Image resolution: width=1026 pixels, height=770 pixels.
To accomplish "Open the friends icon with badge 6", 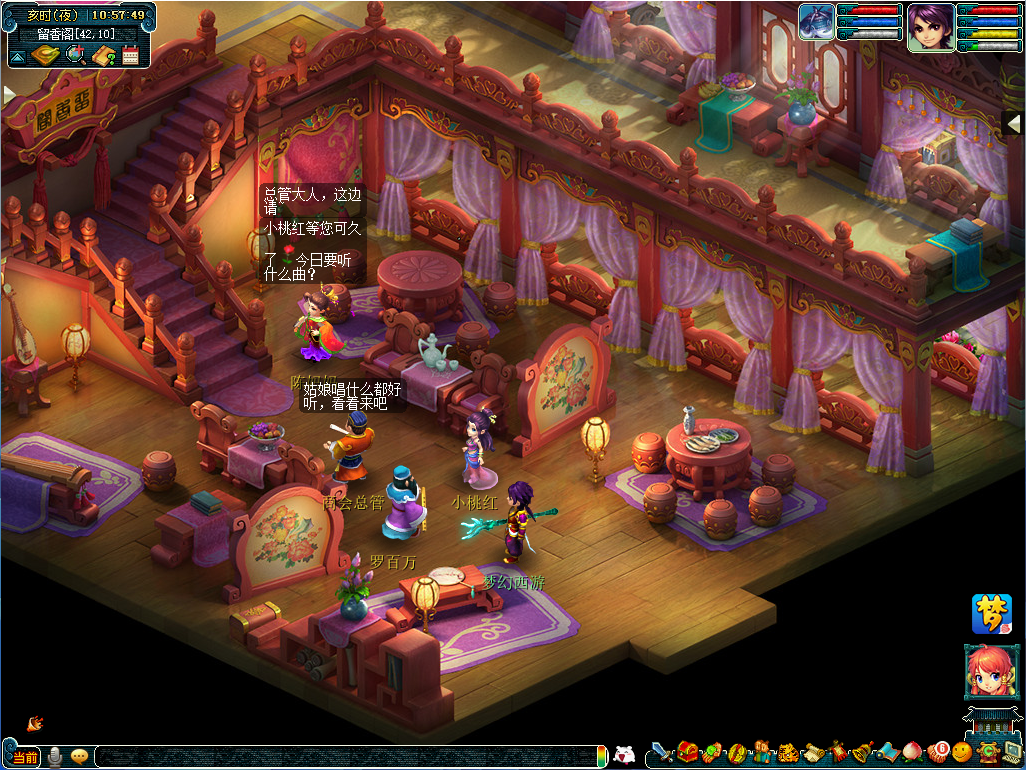I will tap(937, 751).
